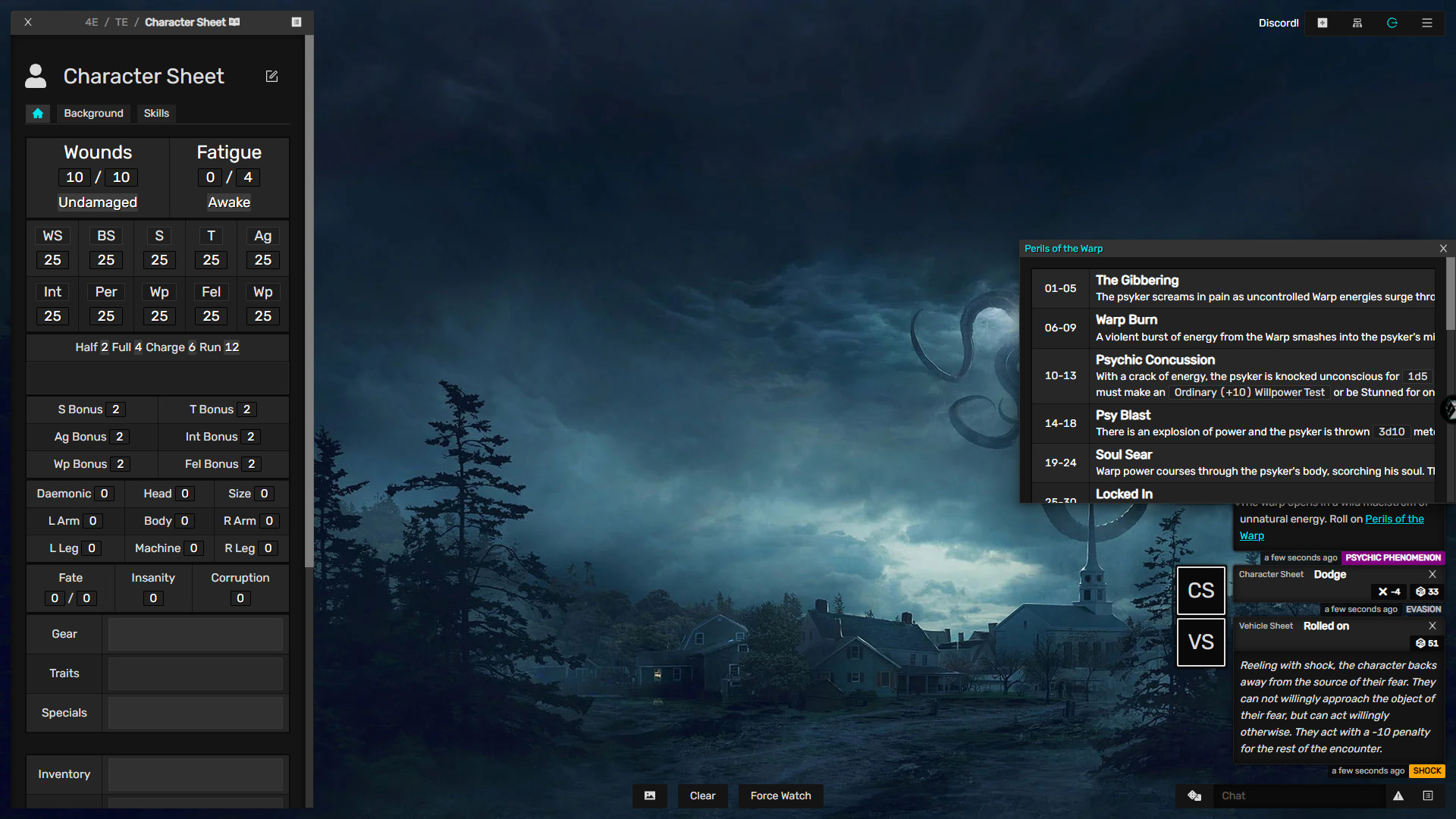
Task: Switch to the Background tab
Action: (x=93, y=113)
